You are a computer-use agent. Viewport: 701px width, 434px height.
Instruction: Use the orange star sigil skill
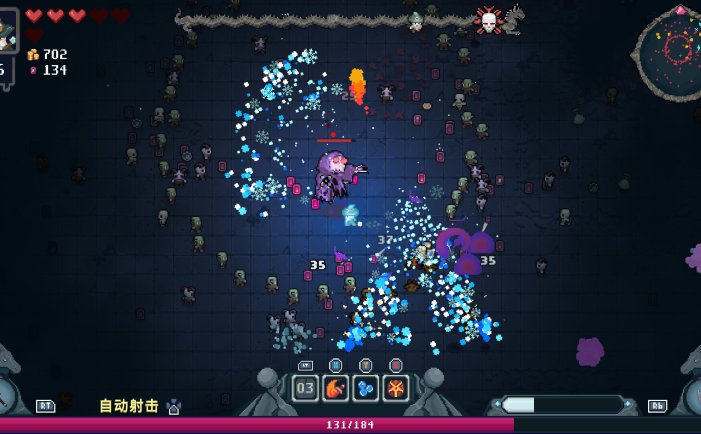click(396, 388)
